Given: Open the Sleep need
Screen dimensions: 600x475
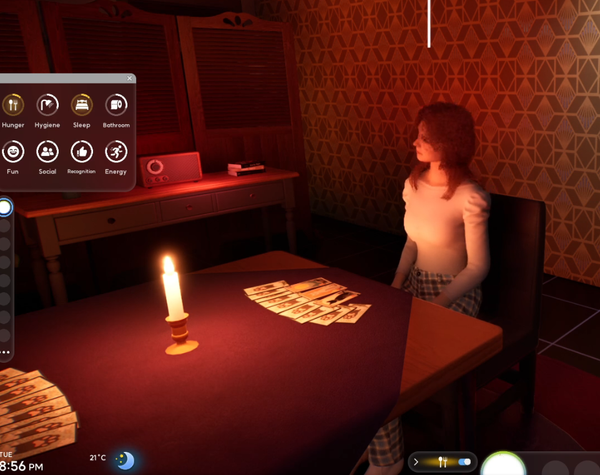Looking at the screenshot, I should (x=81, y=104).
